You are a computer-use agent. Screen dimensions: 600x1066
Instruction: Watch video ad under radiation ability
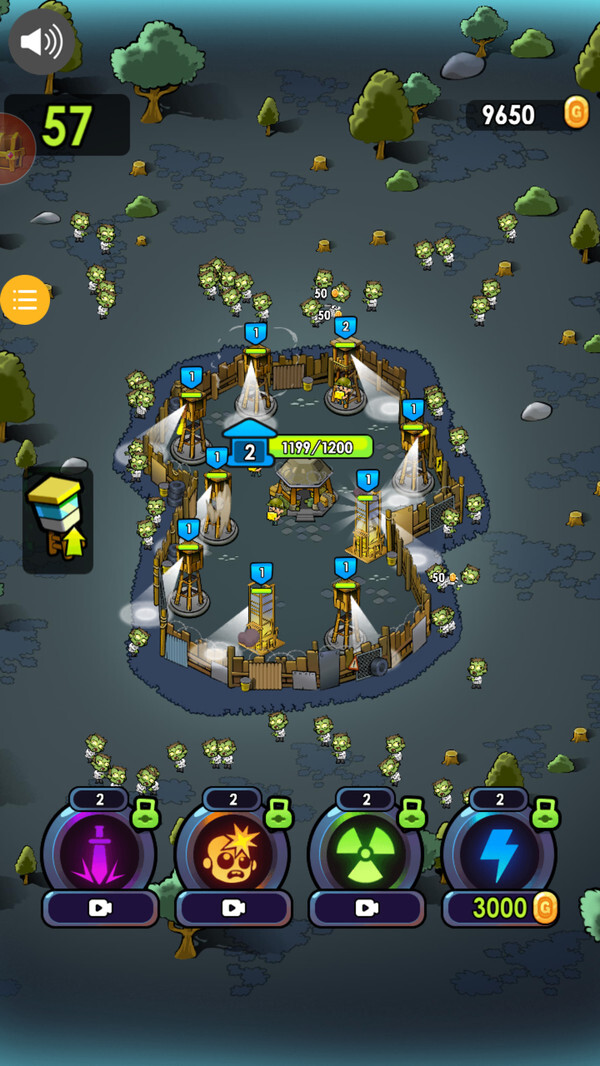(367, 908)
